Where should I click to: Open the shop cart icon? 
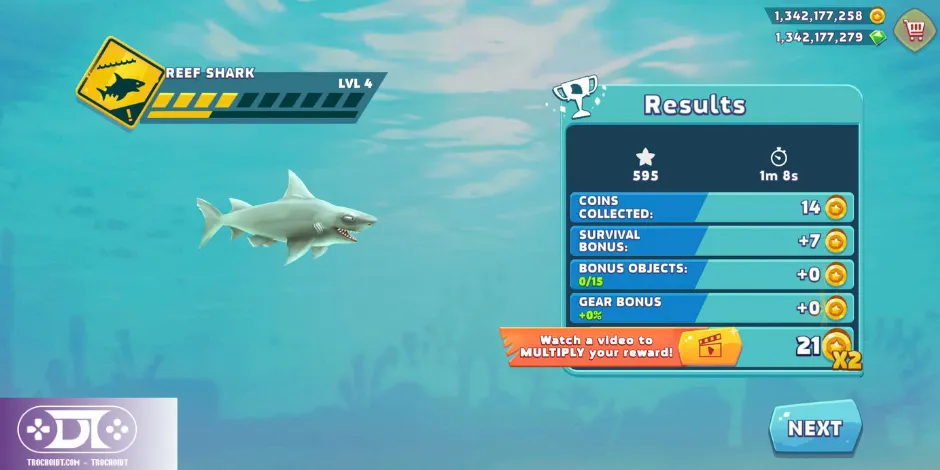coord(914,28)
